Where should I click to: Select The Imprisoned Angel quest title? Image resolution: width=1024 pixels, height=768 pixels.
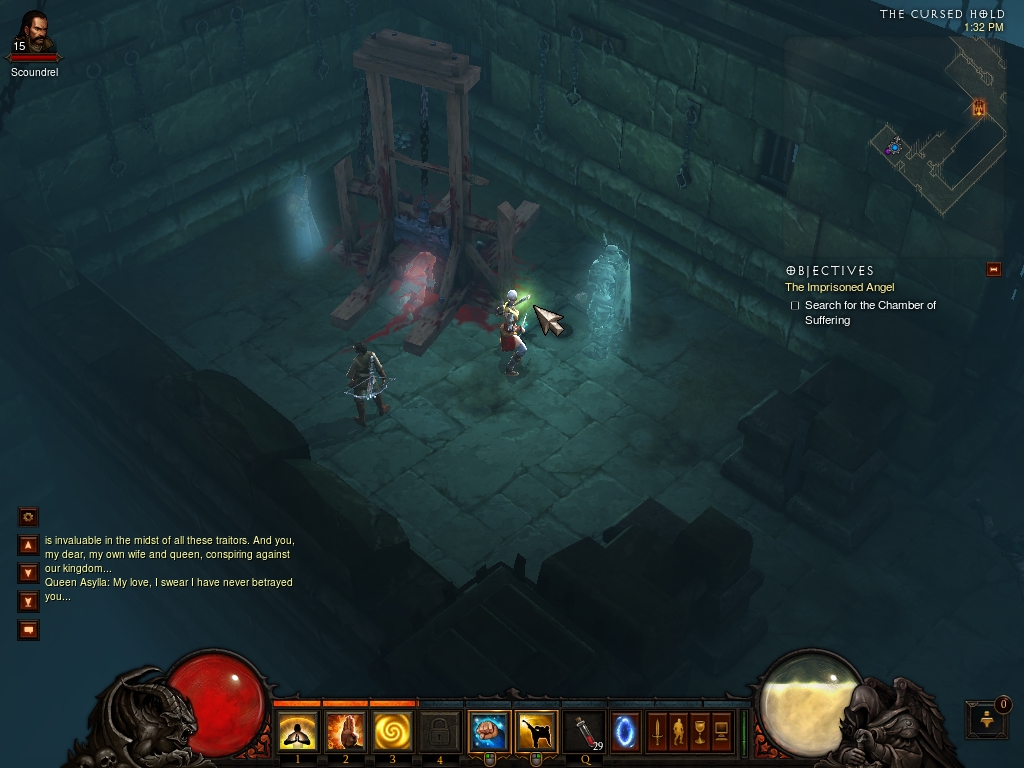tap(839, 287)
